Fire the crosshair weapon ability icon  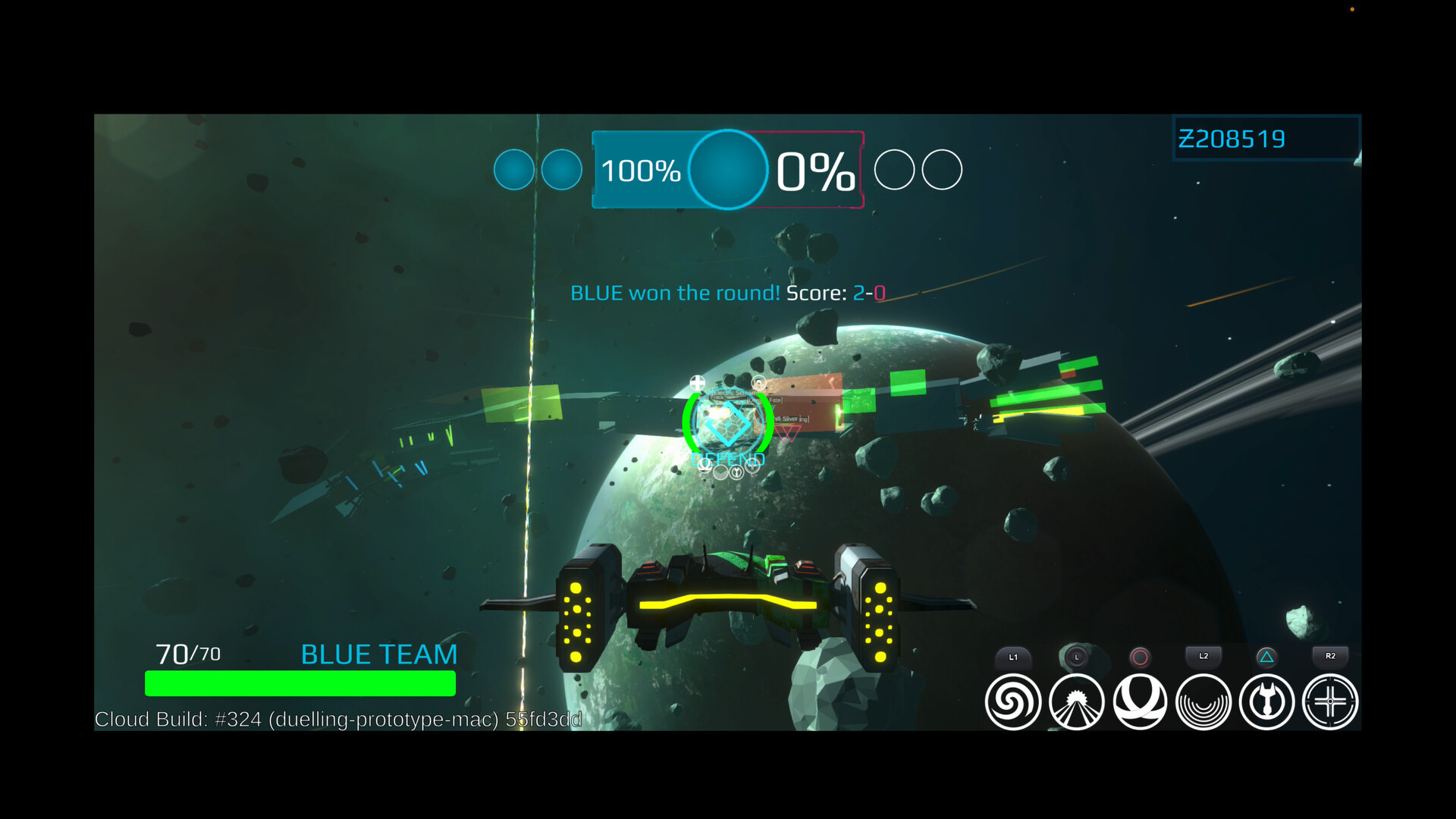point(1330,701)
